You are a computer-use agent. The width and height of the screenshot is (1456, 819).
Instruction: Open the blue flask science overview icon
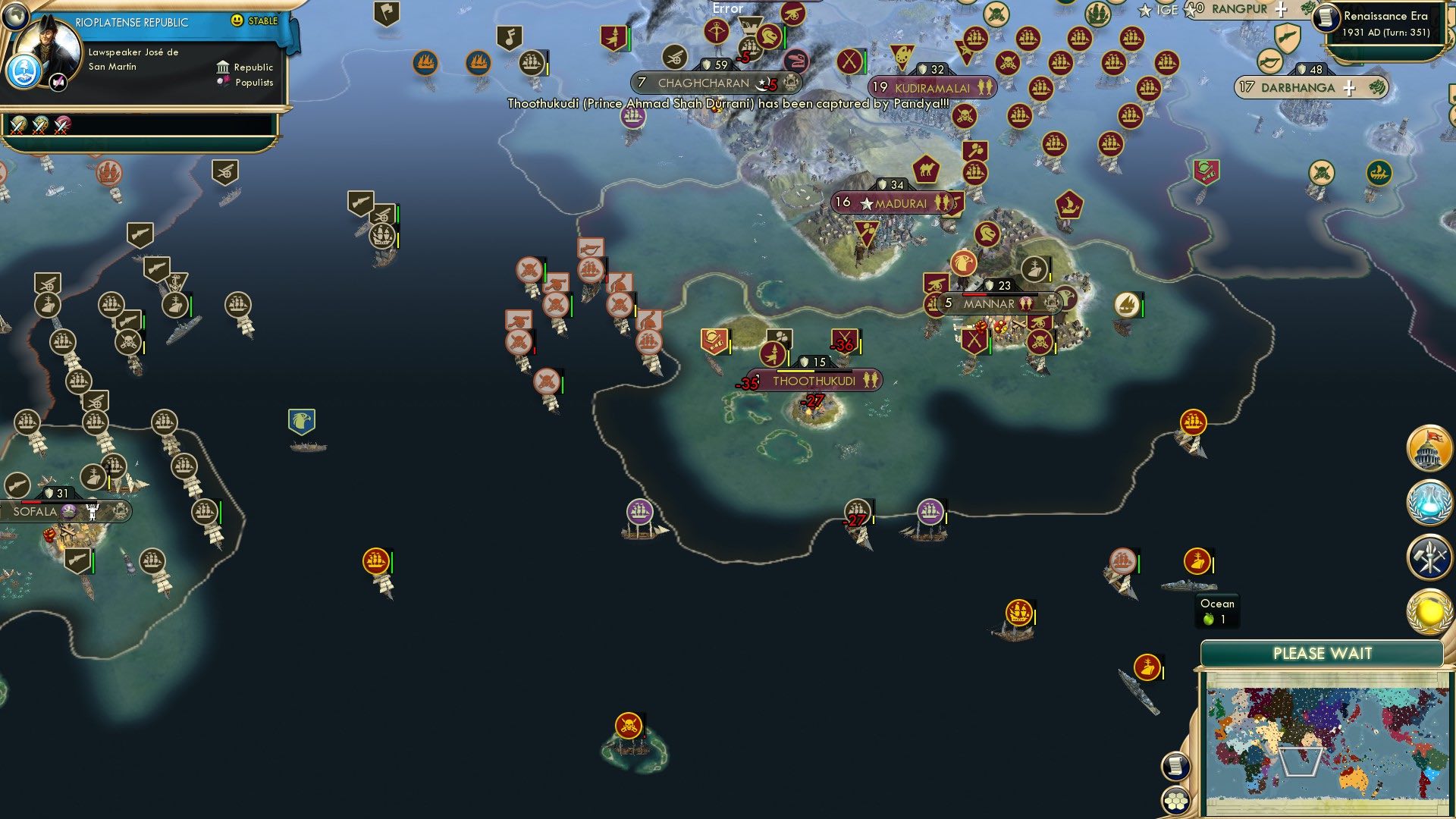click(1429, 504)
